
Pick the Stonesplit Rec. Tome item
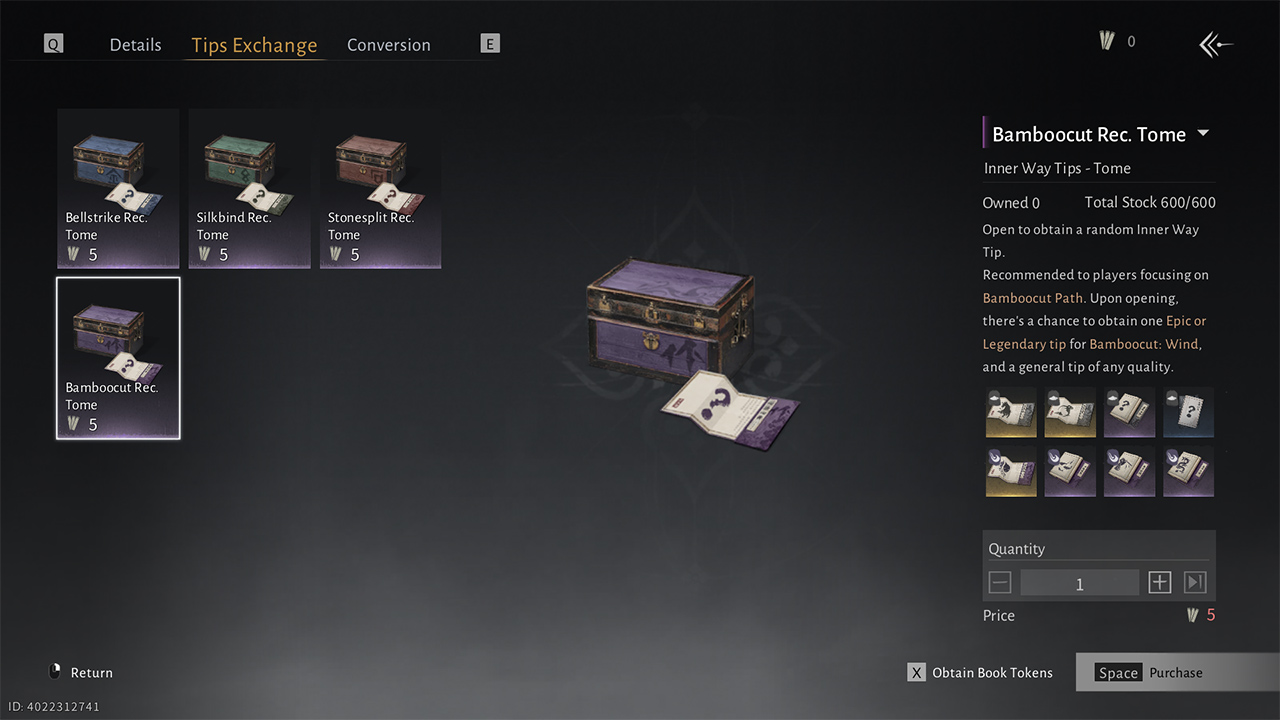click(x=380, y=188)
